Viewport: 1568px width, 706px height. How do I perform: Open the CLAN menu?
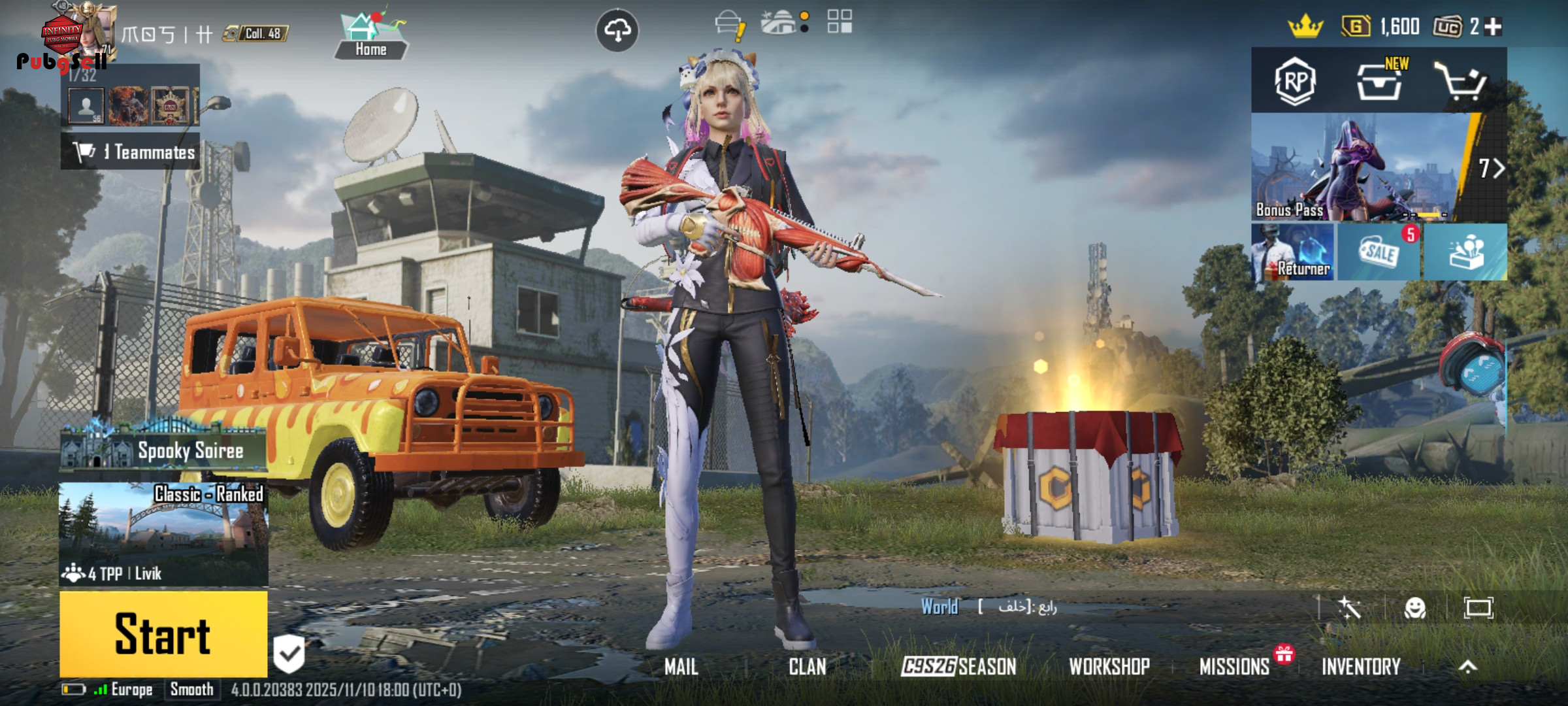click(x=807, y=667)
